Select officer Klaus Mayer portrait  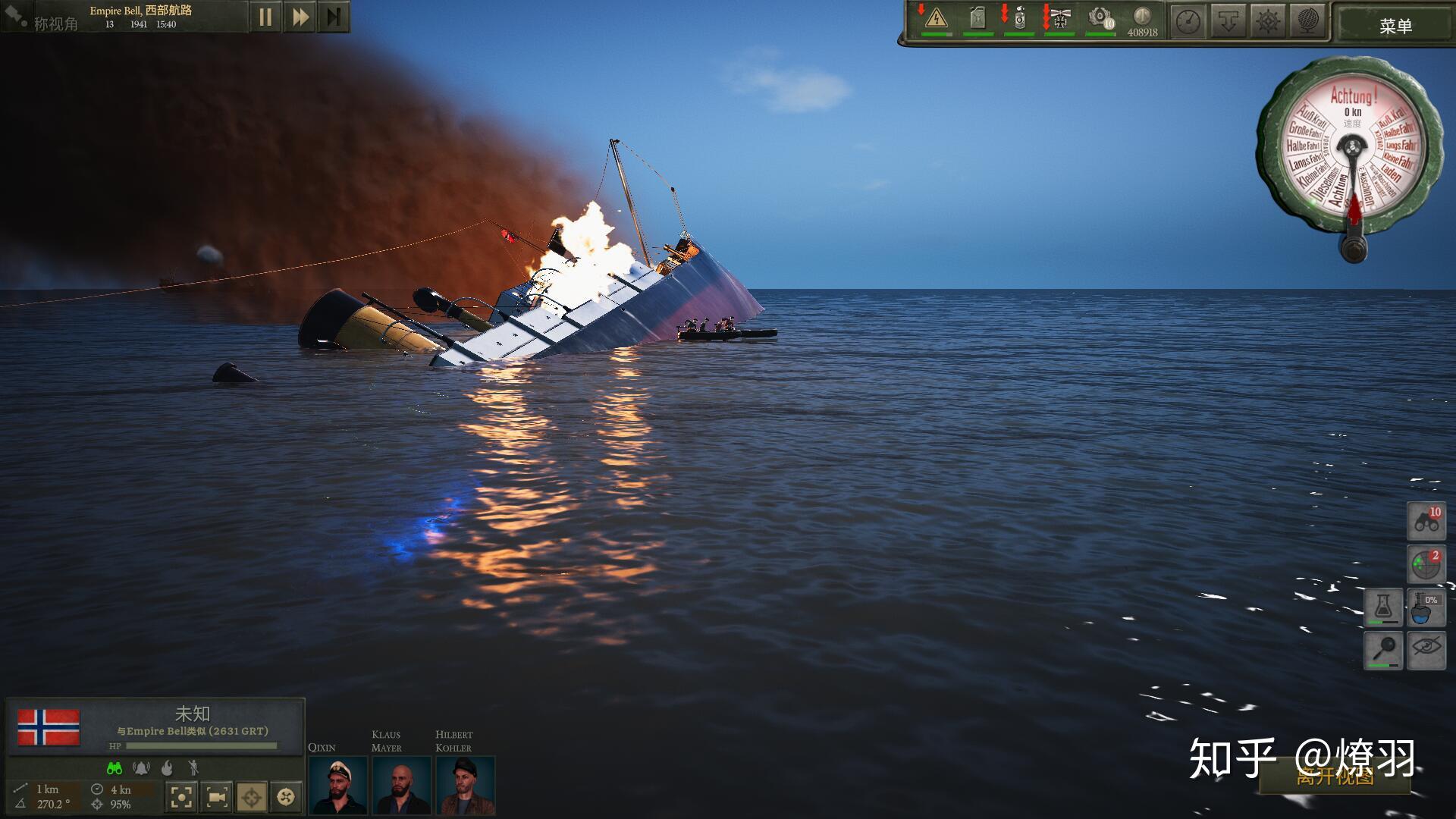tap(401, 786)
